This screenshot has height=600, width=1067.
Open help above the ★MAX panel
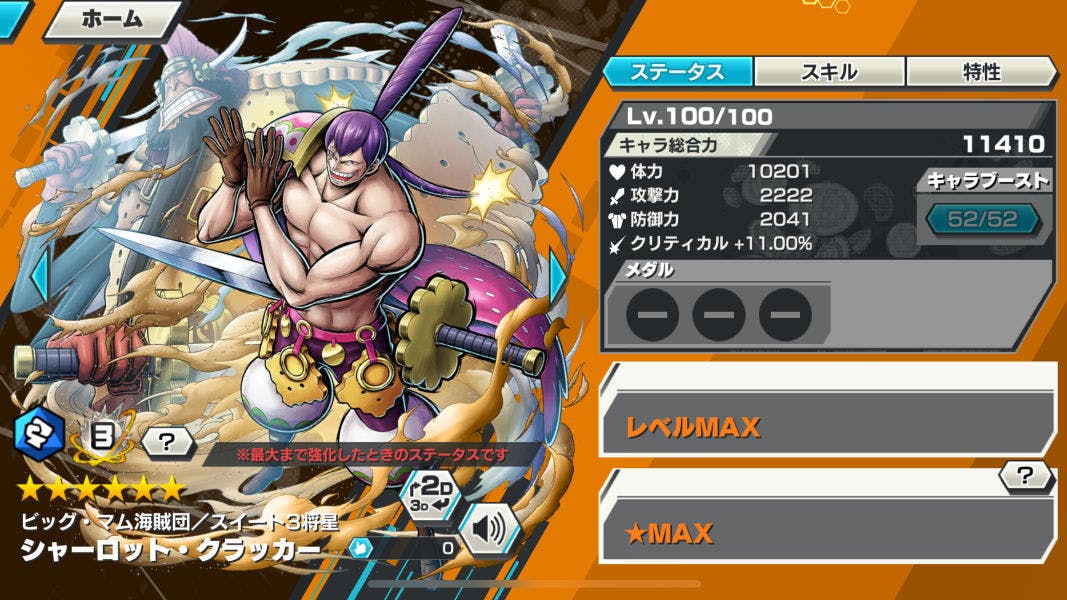pos(1024,476)
